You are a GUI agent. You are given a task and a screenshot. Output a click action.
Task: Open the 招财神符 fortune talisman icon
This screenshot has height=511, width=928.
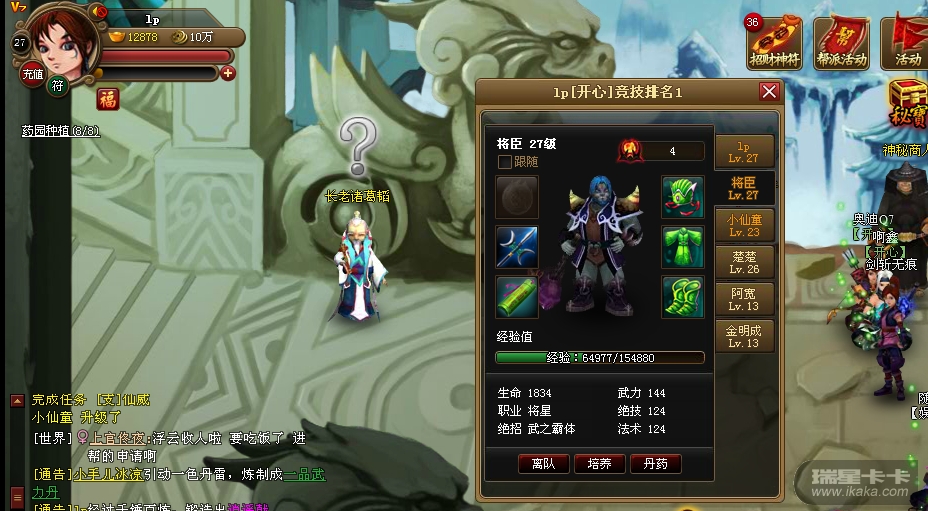point(775,42)
